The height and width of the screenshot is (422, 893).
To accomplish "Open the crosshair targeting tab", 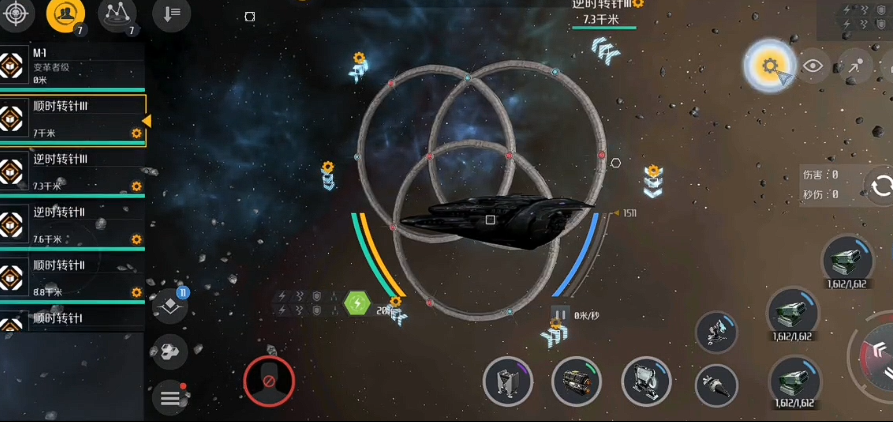I will 20,13.
